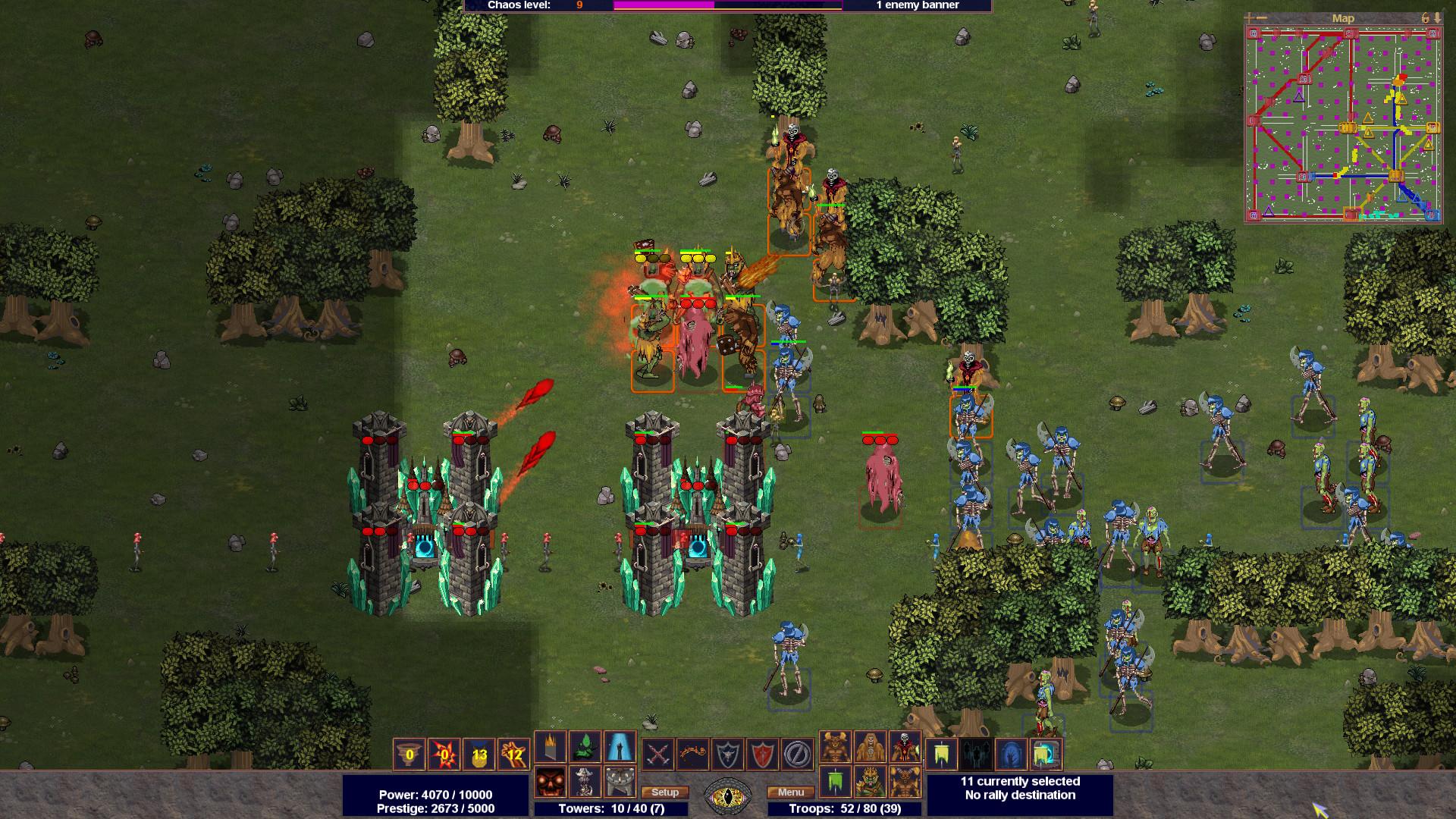The height and width of the screenshot is (819, 1456).
Task: Choose the red shield stance
Action: pos(763,754)
